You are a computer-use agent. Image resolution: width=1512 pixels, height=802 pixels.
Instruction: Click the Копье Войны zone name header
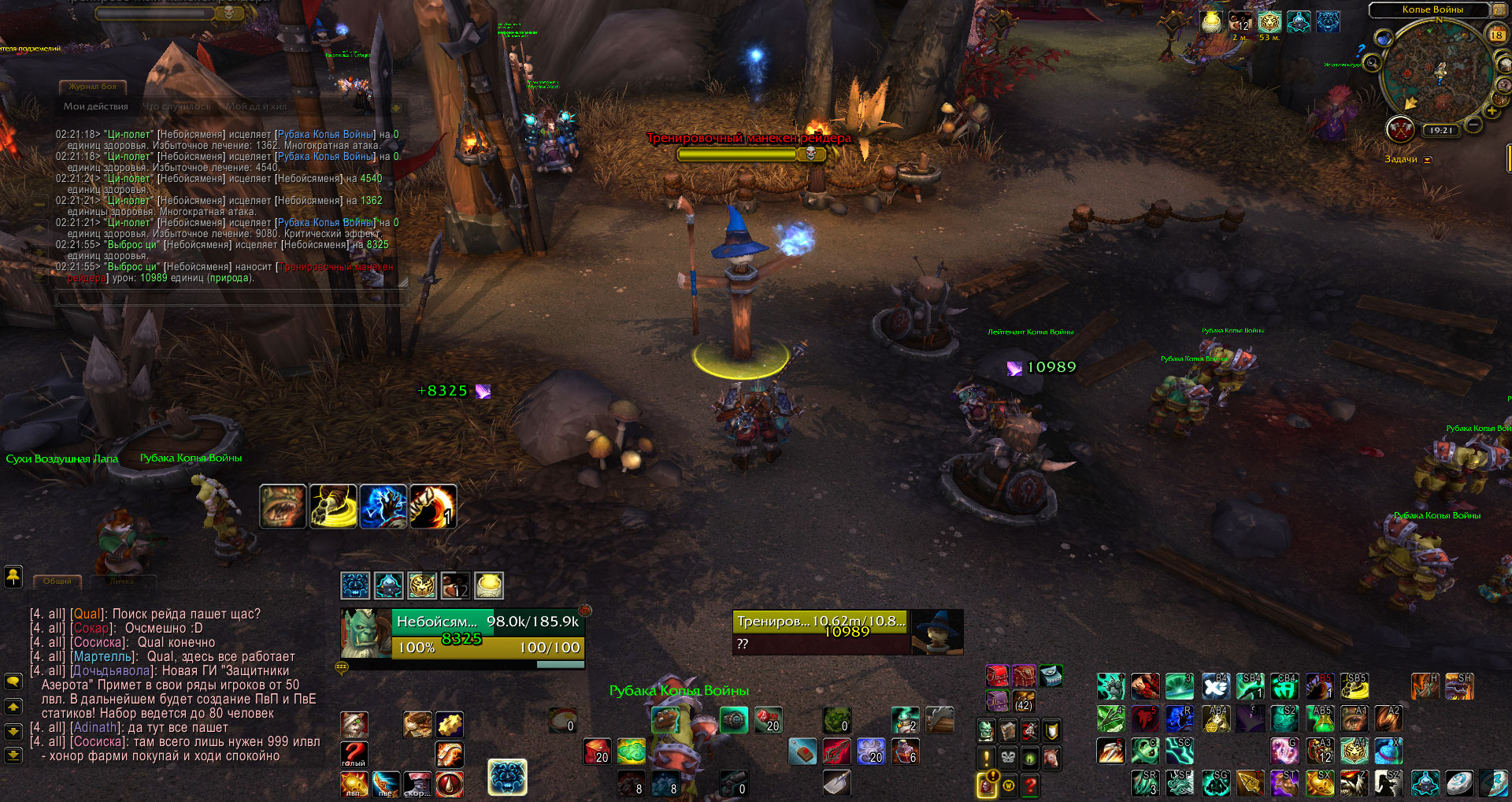pos(1432,9)
